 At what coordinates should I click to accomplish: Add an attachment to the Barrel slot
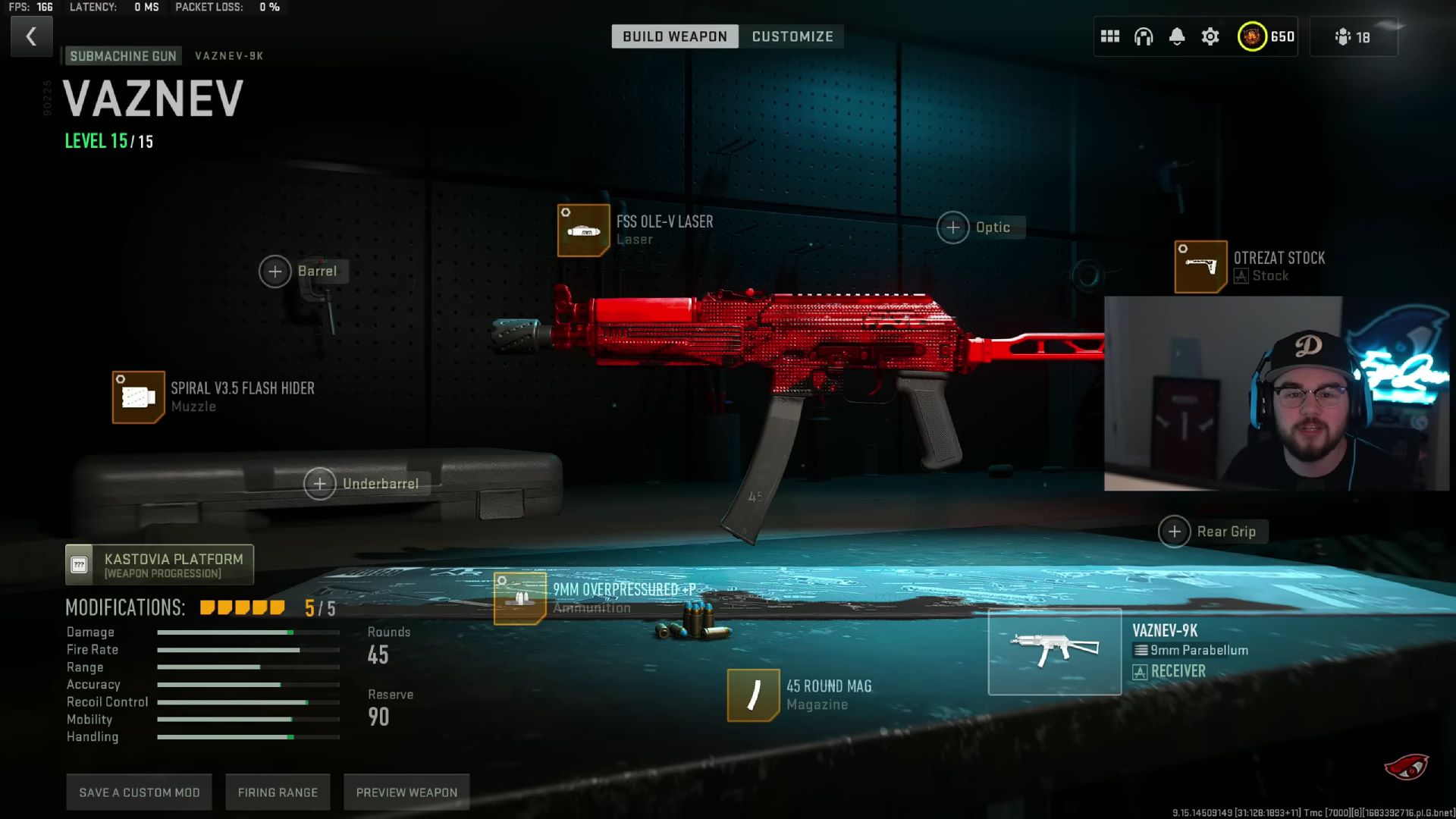pos(275,271)
